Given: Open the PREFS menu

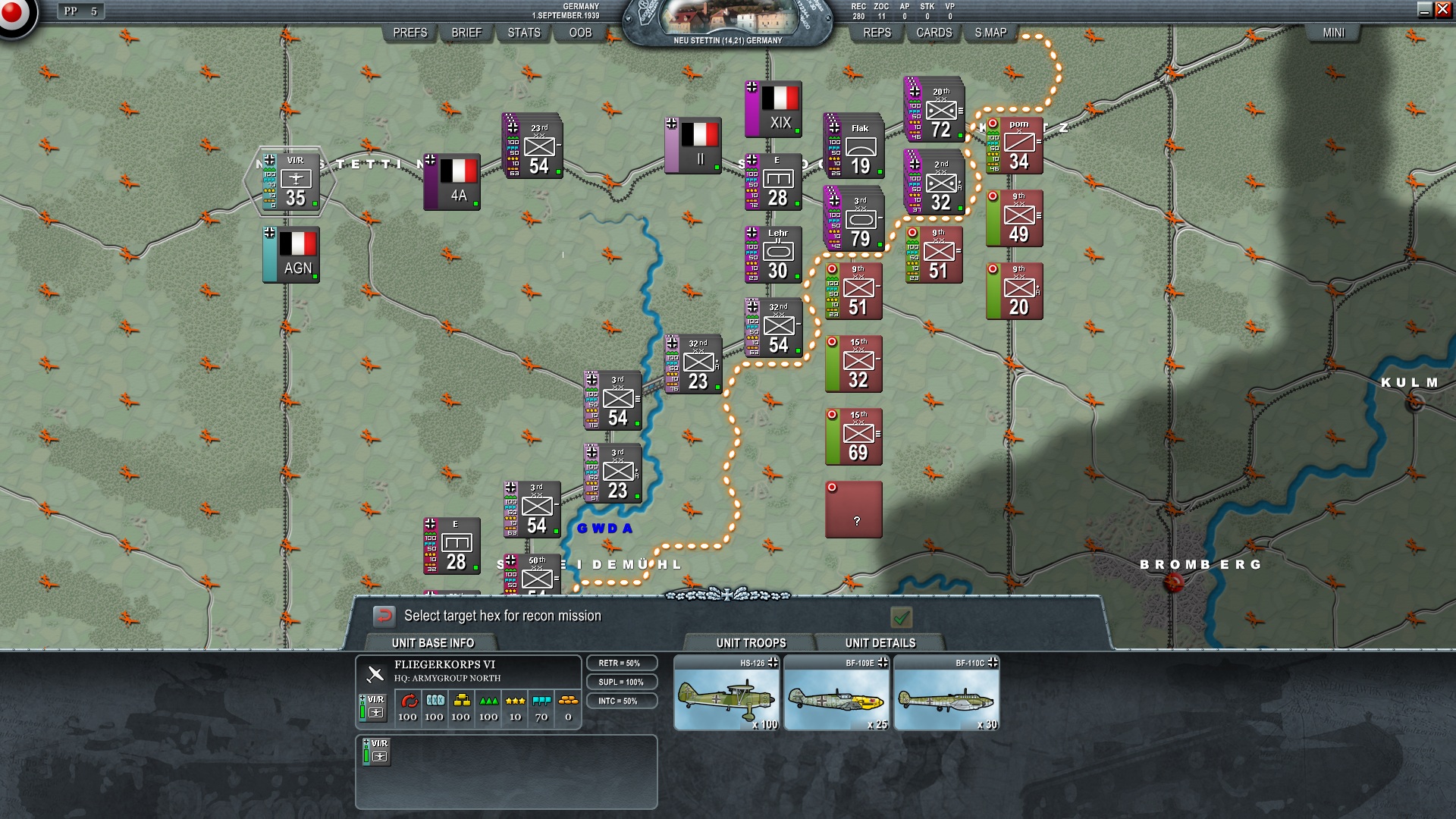Looking at the screenshot, I should click(409, 33).
